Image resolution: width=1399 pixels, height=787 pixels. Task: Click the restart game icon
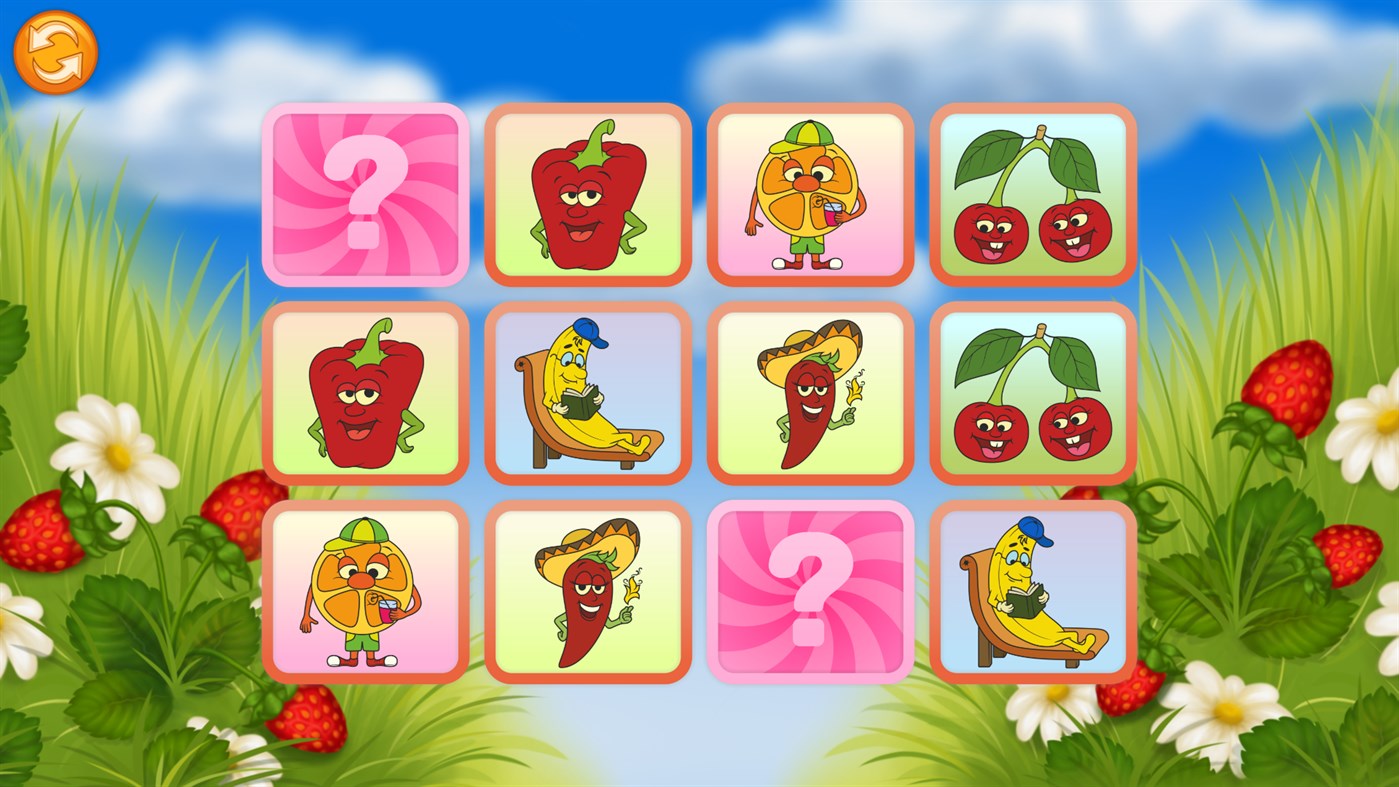(x=55, y=50)
